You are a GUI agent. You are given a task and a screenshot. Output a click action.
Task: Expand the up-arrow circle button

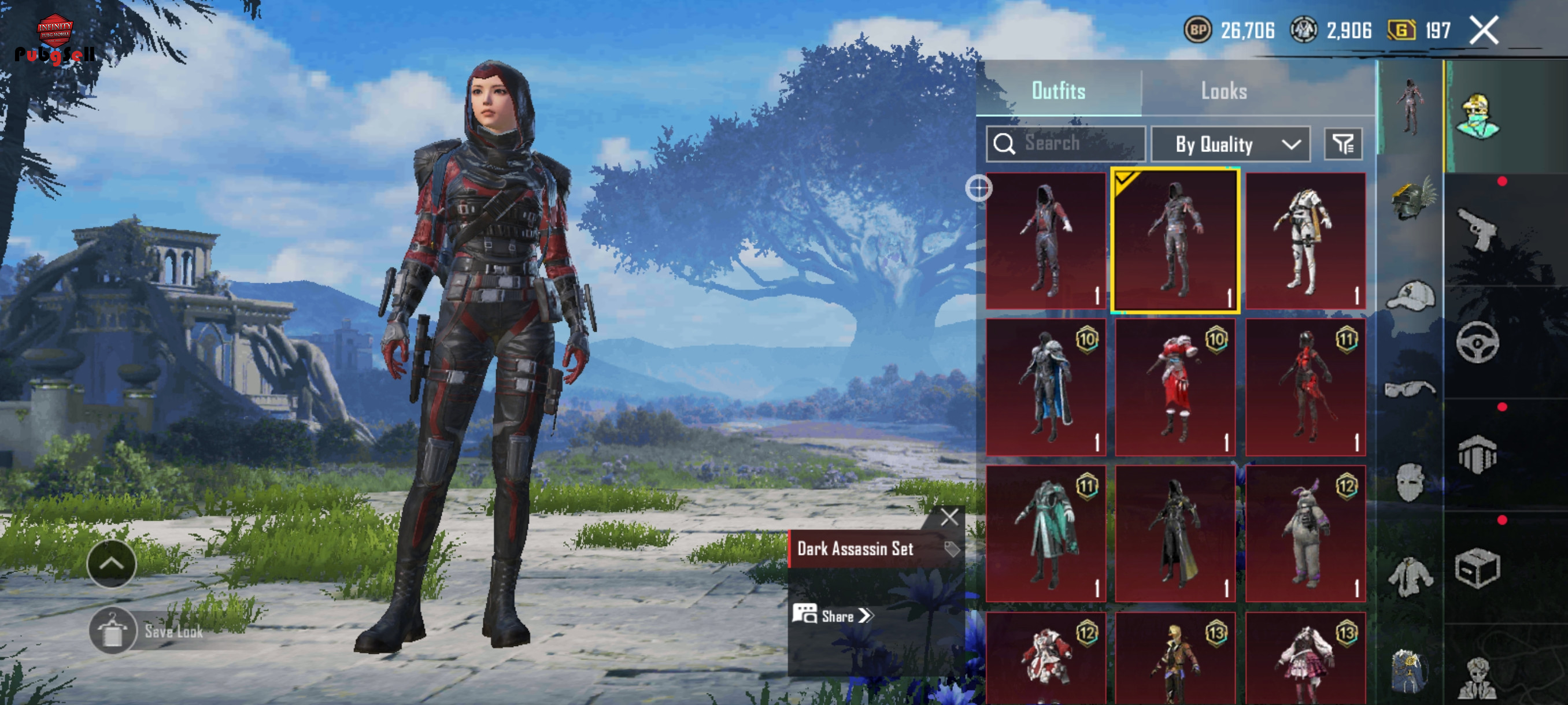[112, 564]
